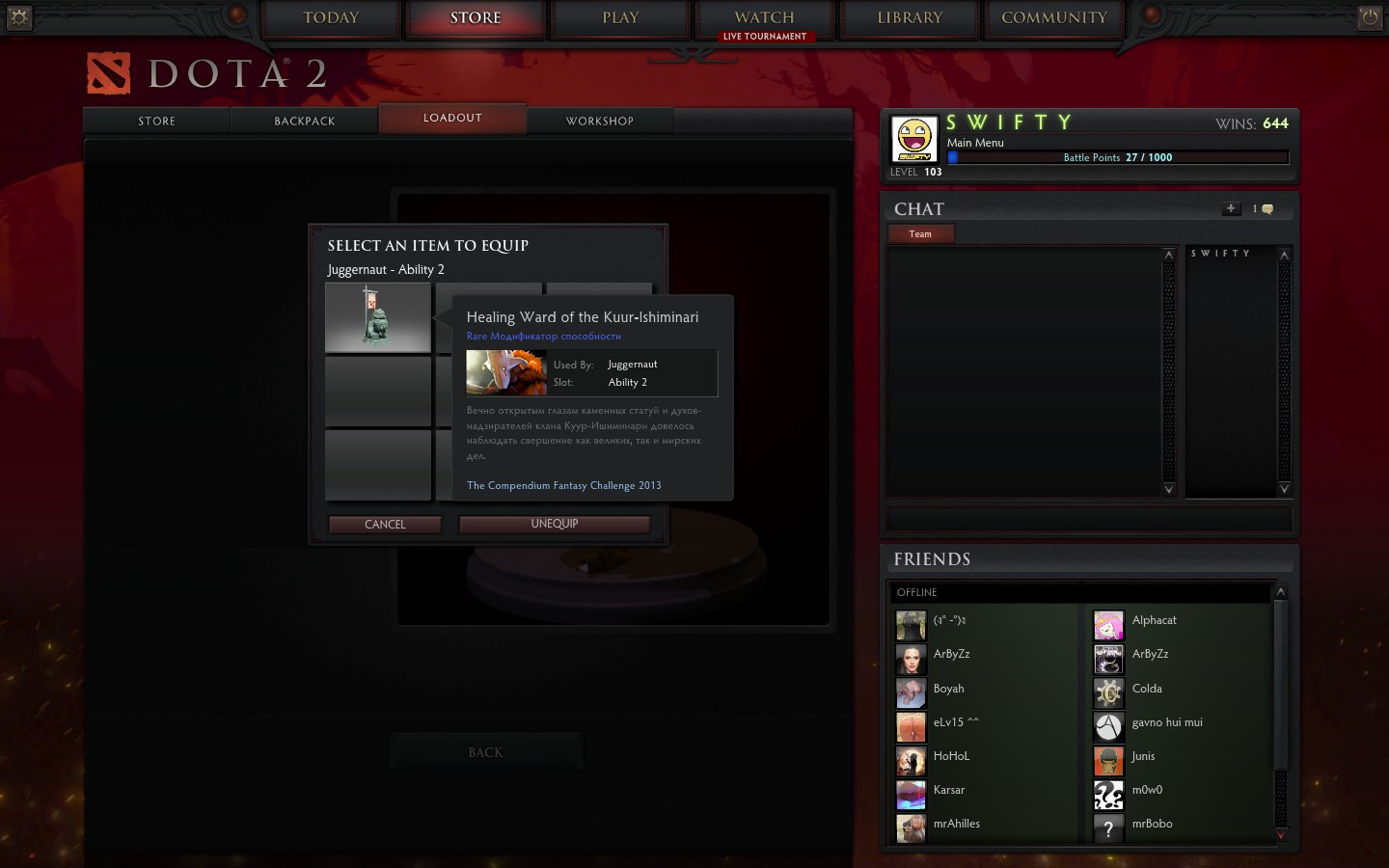Open the Store sub-tab below the logo
This screenshot has height=868, width=1389.
(x=157, y=122)
